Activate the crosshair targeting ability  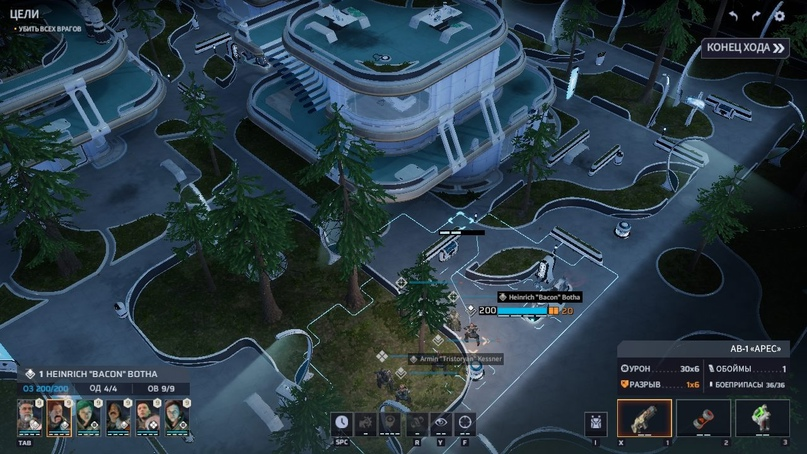click(465, 423)
